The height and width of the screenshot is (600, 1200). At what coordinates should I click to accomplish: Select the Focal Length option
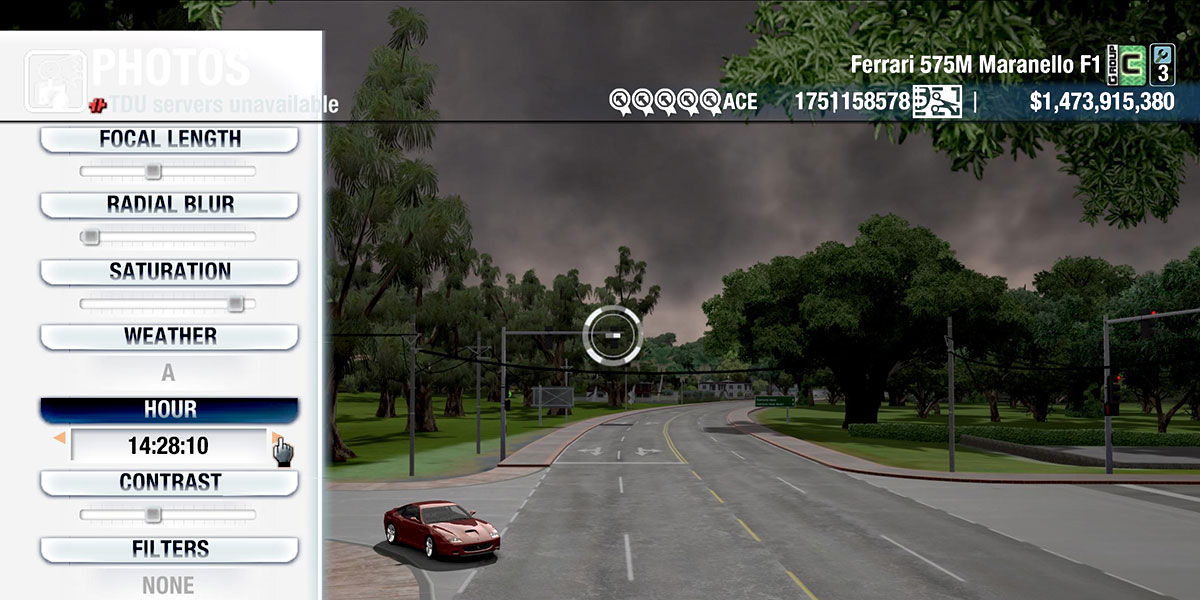tap(169, 140)
